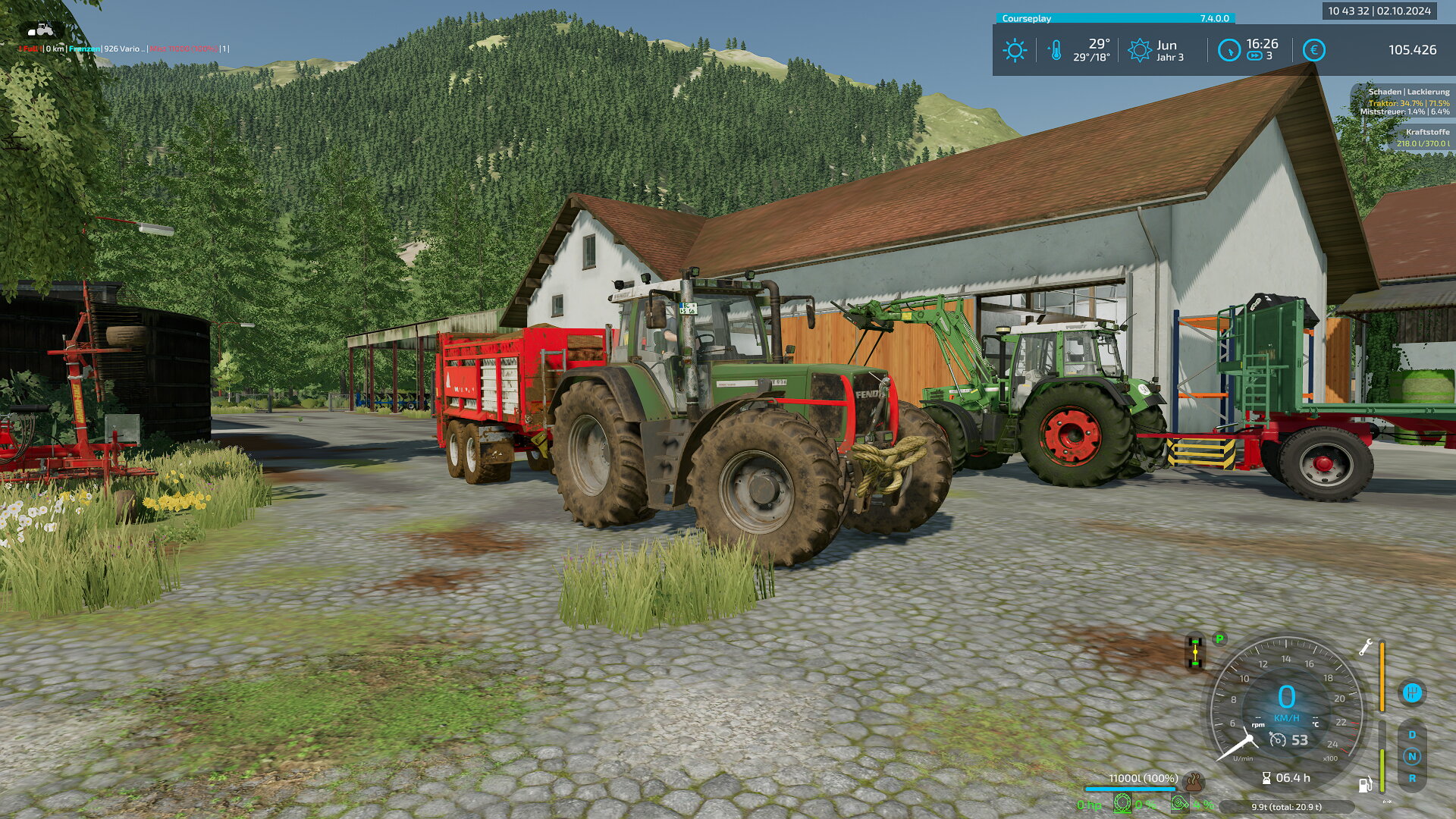This screenshot has width=1456, height=819.
Task: Toggle the cruise control speed icon
Action: pyautogui.click(x=1278, y=740)
